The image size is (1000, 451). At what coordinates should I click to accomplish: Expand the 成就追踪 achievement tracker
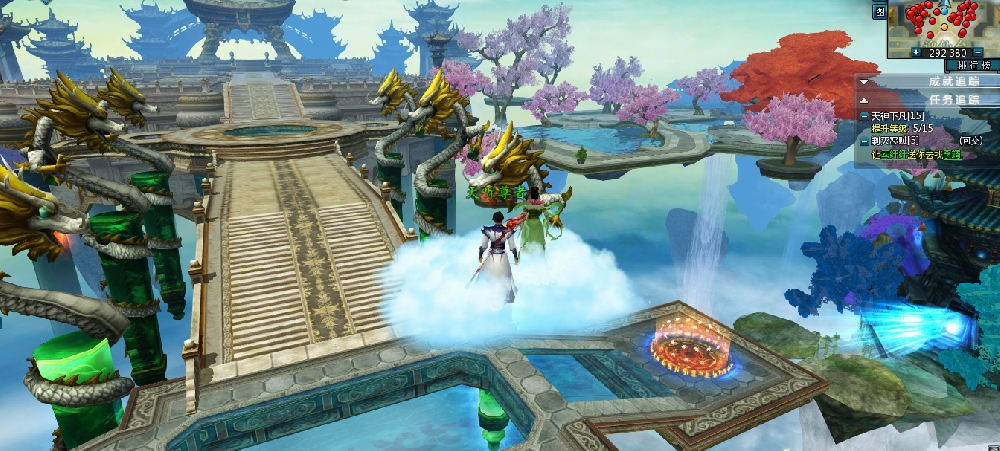pyautogui.click(x=865, y=81)
